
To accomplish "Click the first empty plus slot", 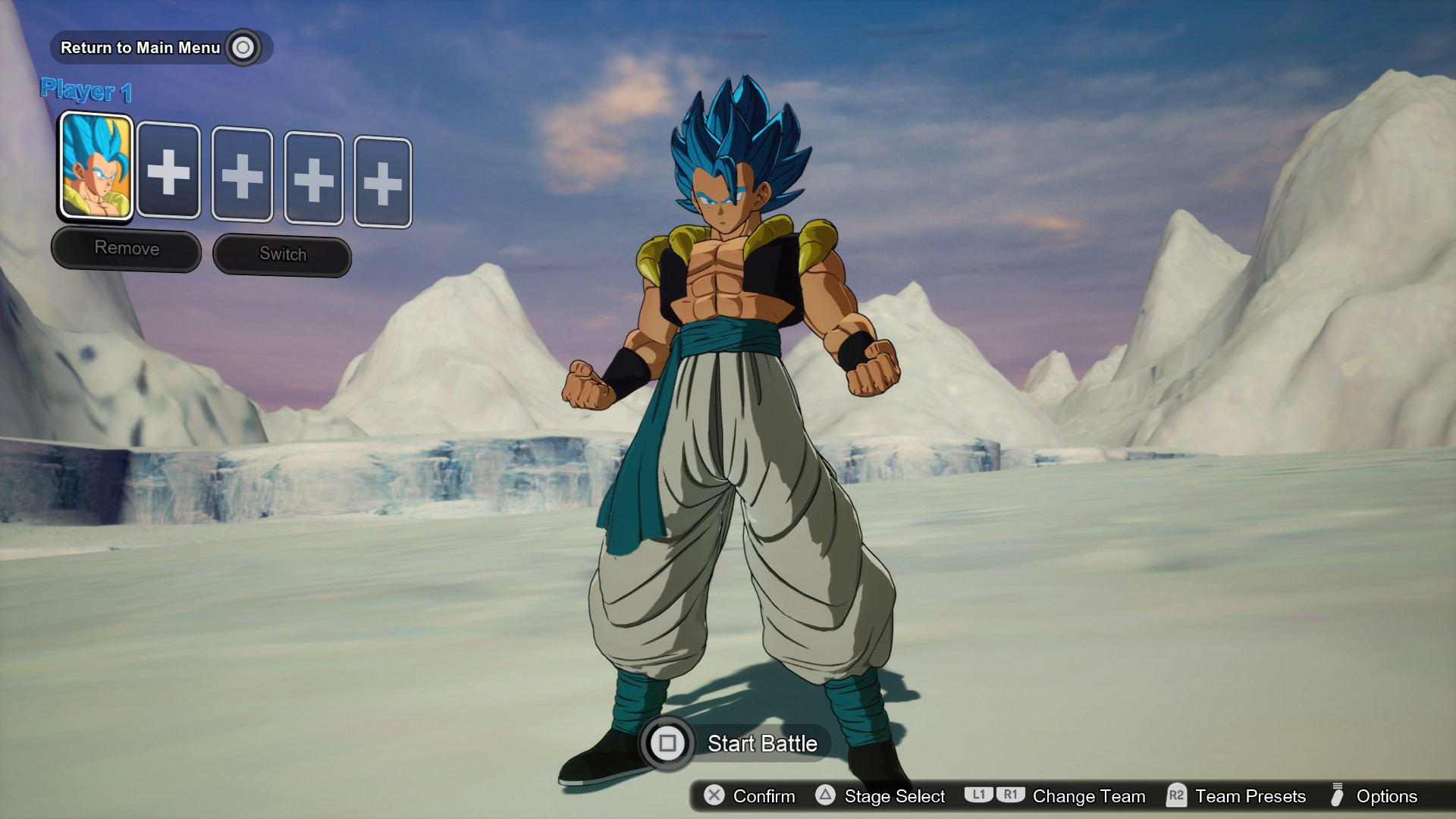I will tap(169, 173).
